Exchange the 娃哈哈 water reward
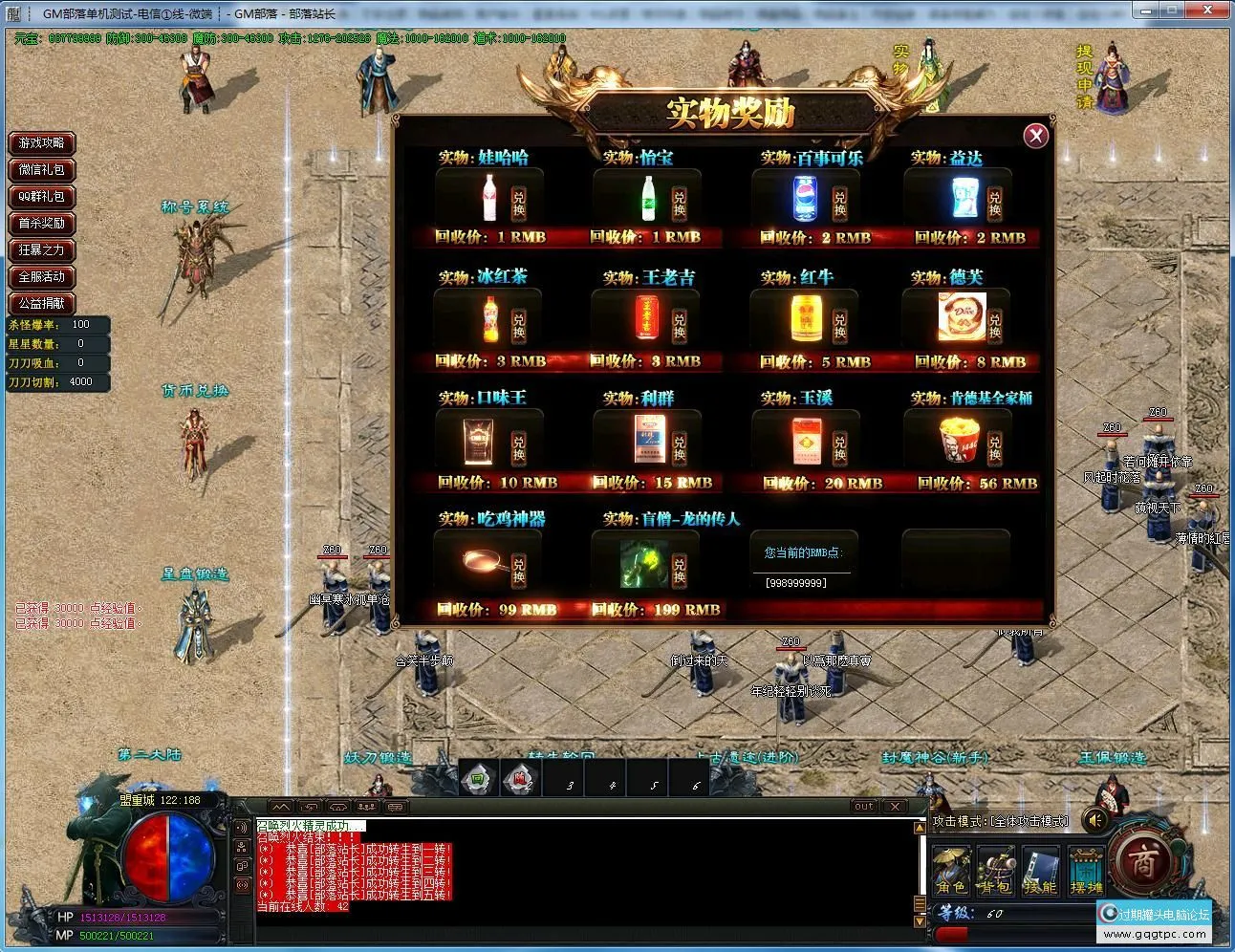1235x952 pixels. [x=518, y=202]
